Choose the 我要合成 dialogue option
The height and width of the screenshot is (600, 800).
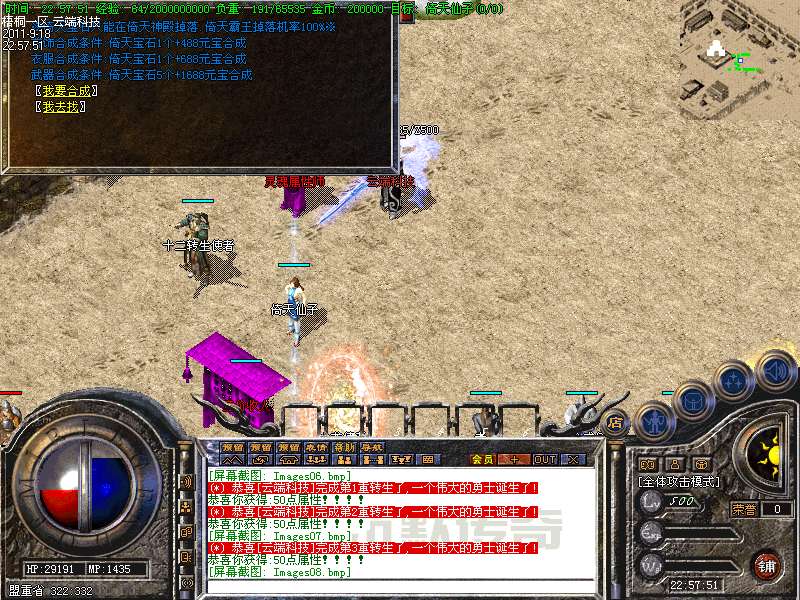coord(65,91)
